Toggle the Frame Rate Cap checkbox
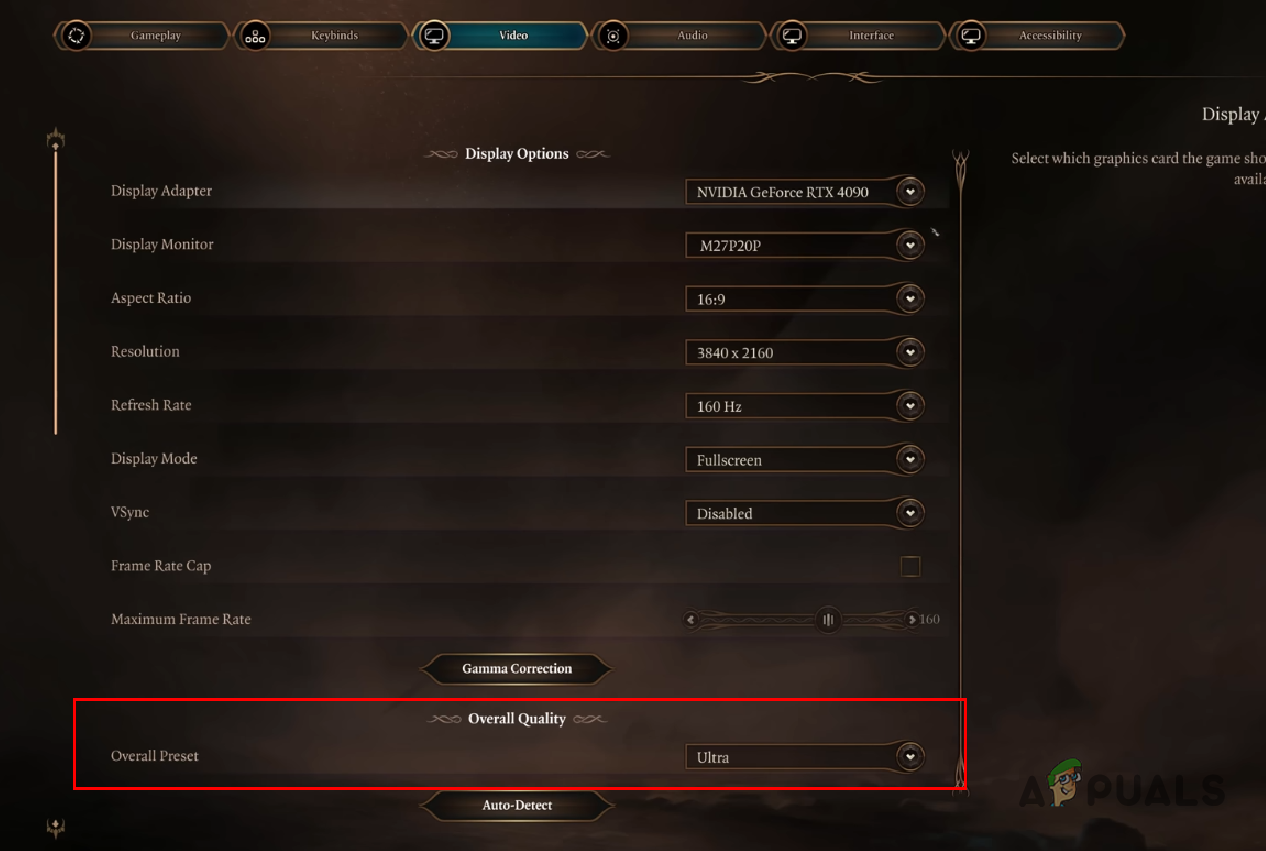Image resolution: width=1266 pixels, height=851 pixels. [x=910, y=567]
